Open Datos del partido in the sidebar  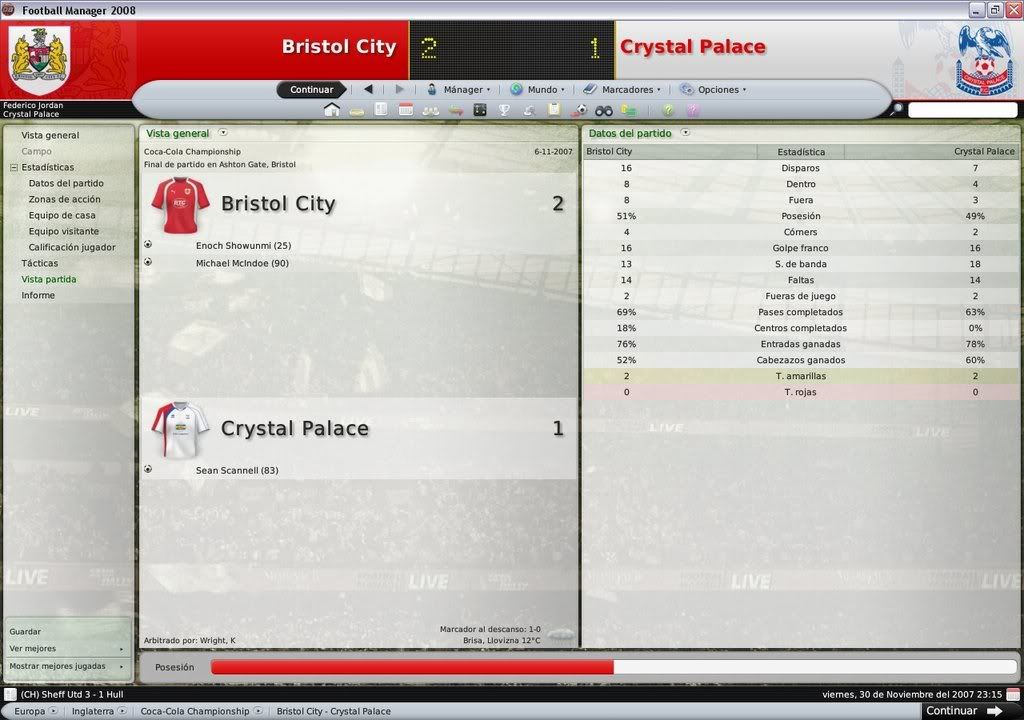(x=66, y=183)
